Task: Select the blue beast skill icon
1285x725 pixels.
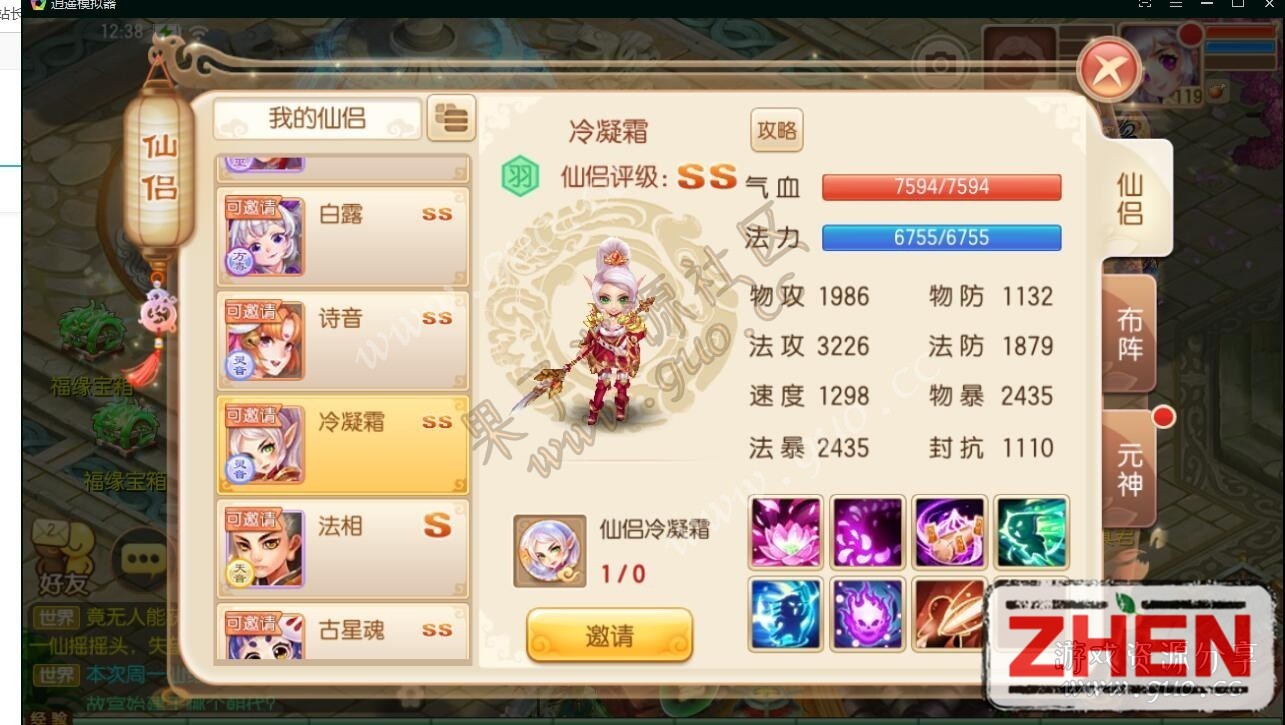Action: click(x=785, y=616)
